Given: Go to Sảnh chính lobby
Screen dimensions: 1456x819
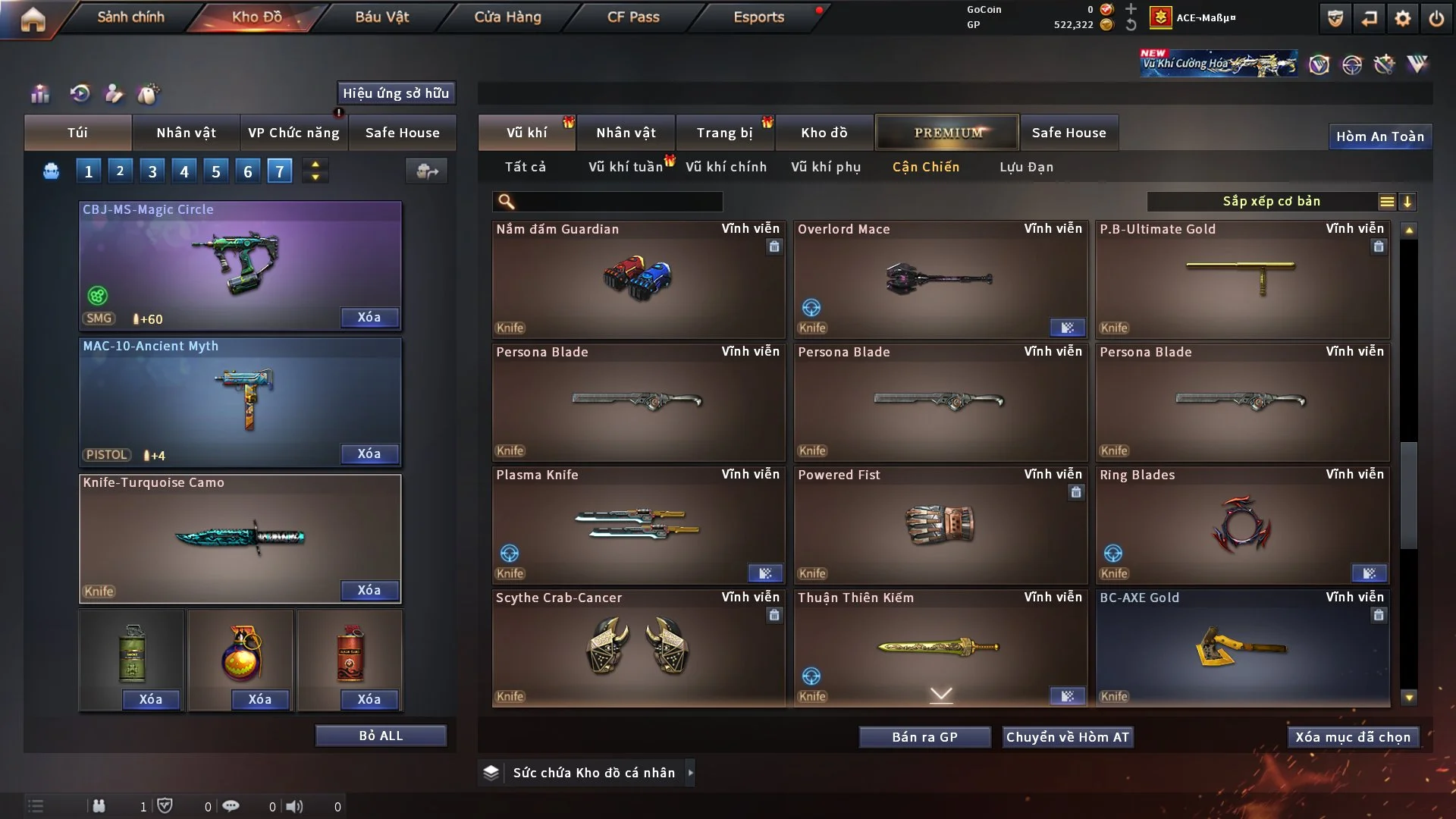Looking at the screenshot, I should click(130, 17).
